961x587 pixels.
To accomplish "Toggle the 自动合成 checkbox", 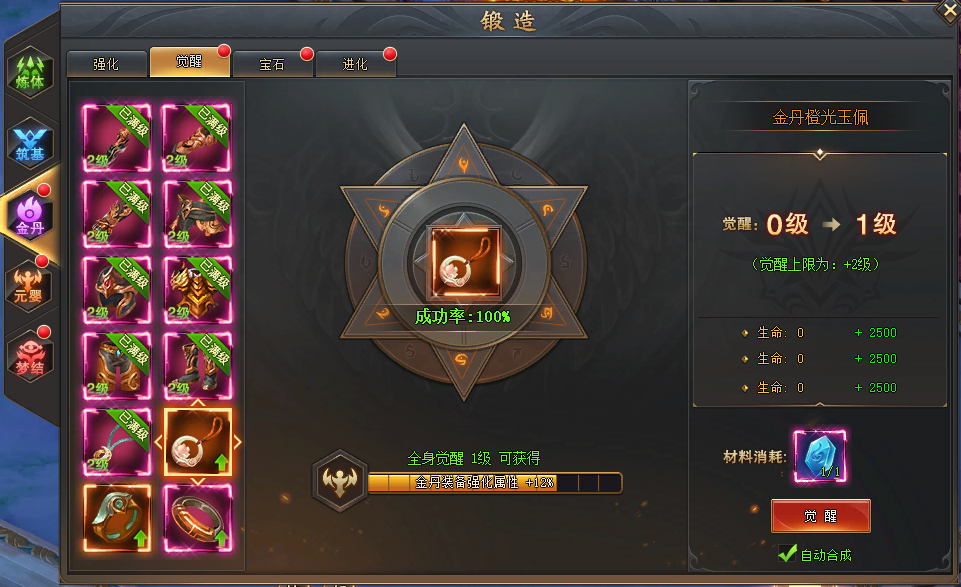I will 788,554.
